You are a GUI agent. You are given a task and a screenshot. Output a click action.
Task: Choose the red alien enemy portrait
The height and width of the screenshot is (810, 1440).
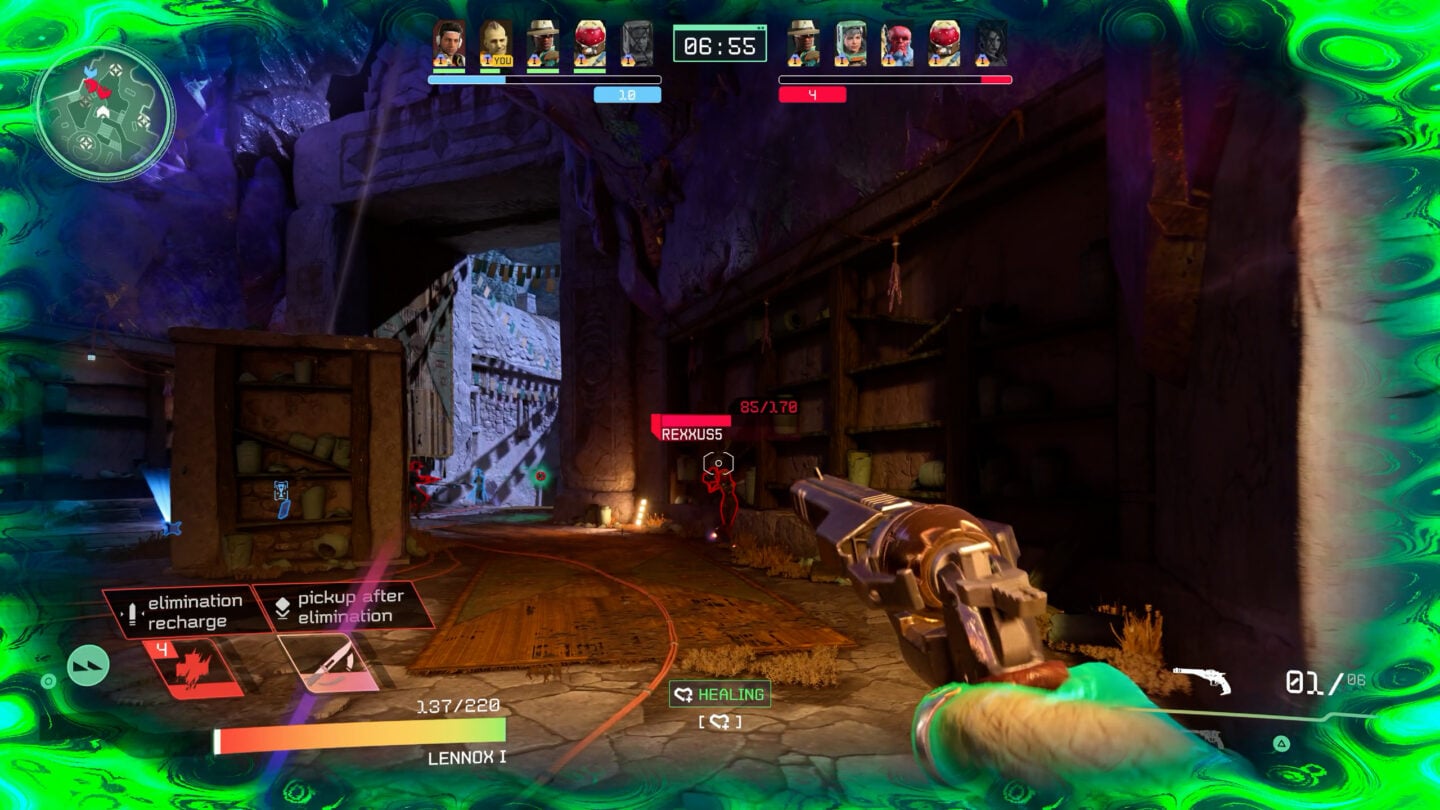(x=897, y=44)
